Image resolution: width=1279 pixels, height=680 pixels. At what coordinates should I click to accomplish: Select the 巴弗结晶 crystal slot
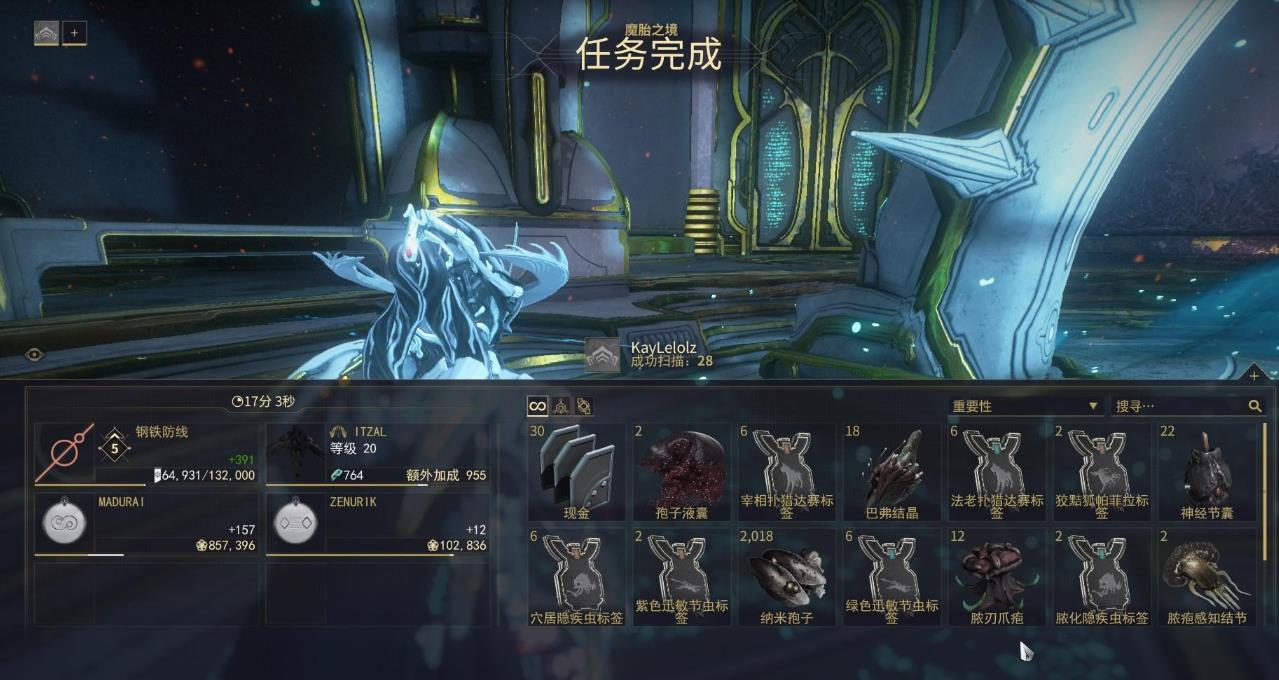[892, 471]
